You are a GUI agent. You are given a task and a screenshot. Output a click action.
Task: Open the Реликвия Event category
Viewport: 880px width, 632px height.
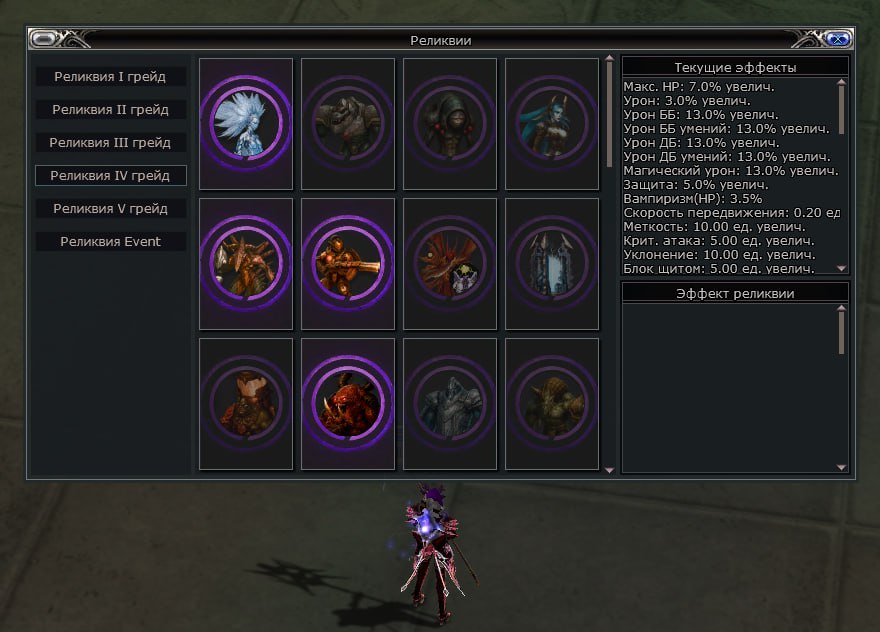point(110,241)
